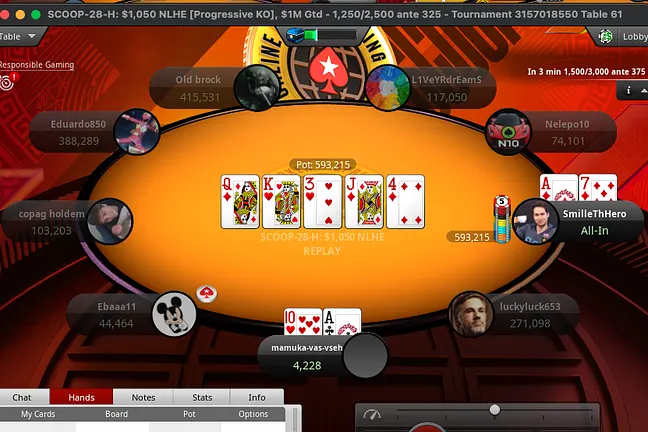Image resolution: width=648 pixels, height=432 pixels.
Task: Click the Pot column header
Action: click(x=189, y=414)
